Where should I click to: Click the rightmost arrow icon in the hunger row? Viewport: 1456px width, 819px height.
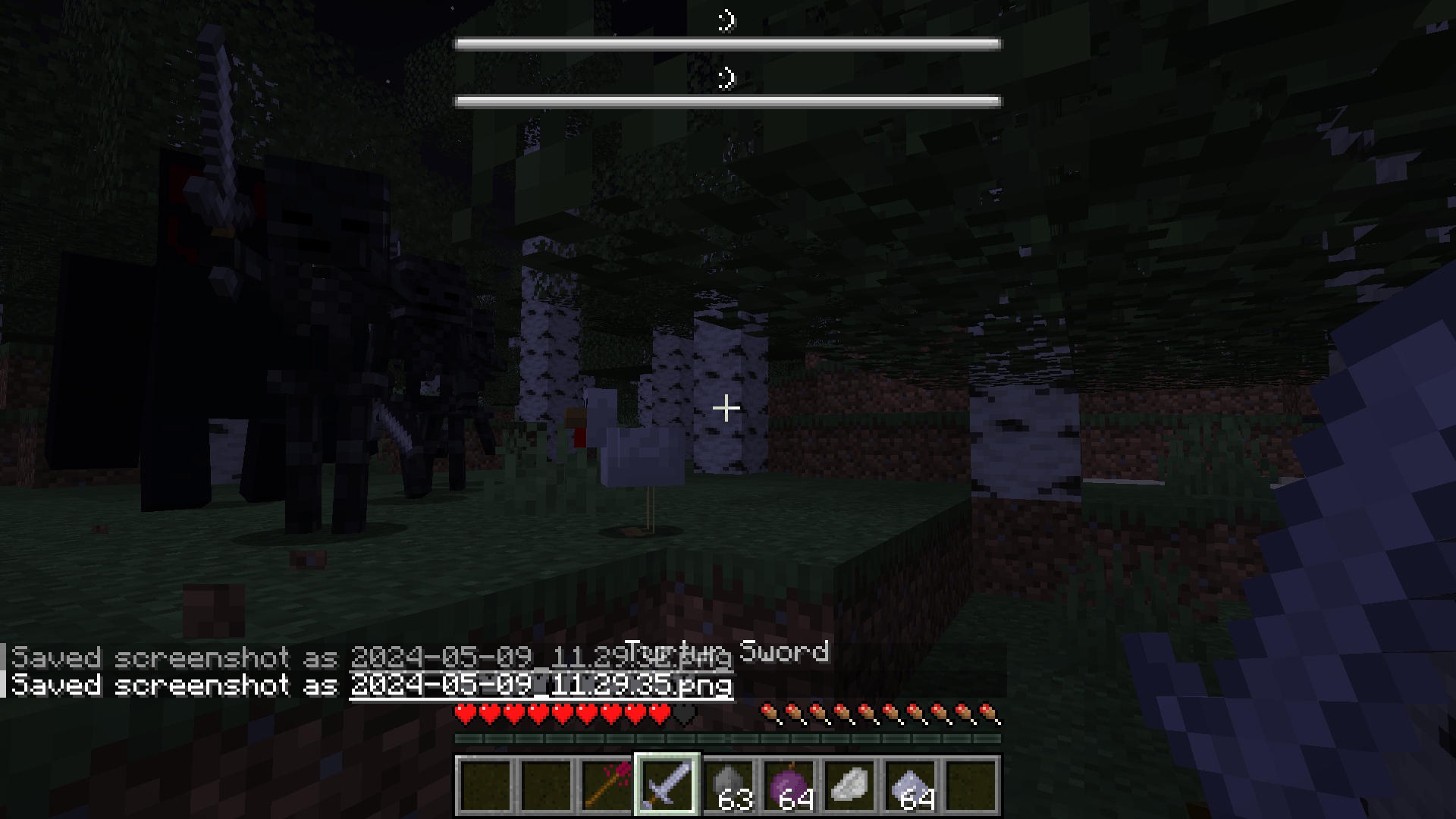tap(986, 713)
